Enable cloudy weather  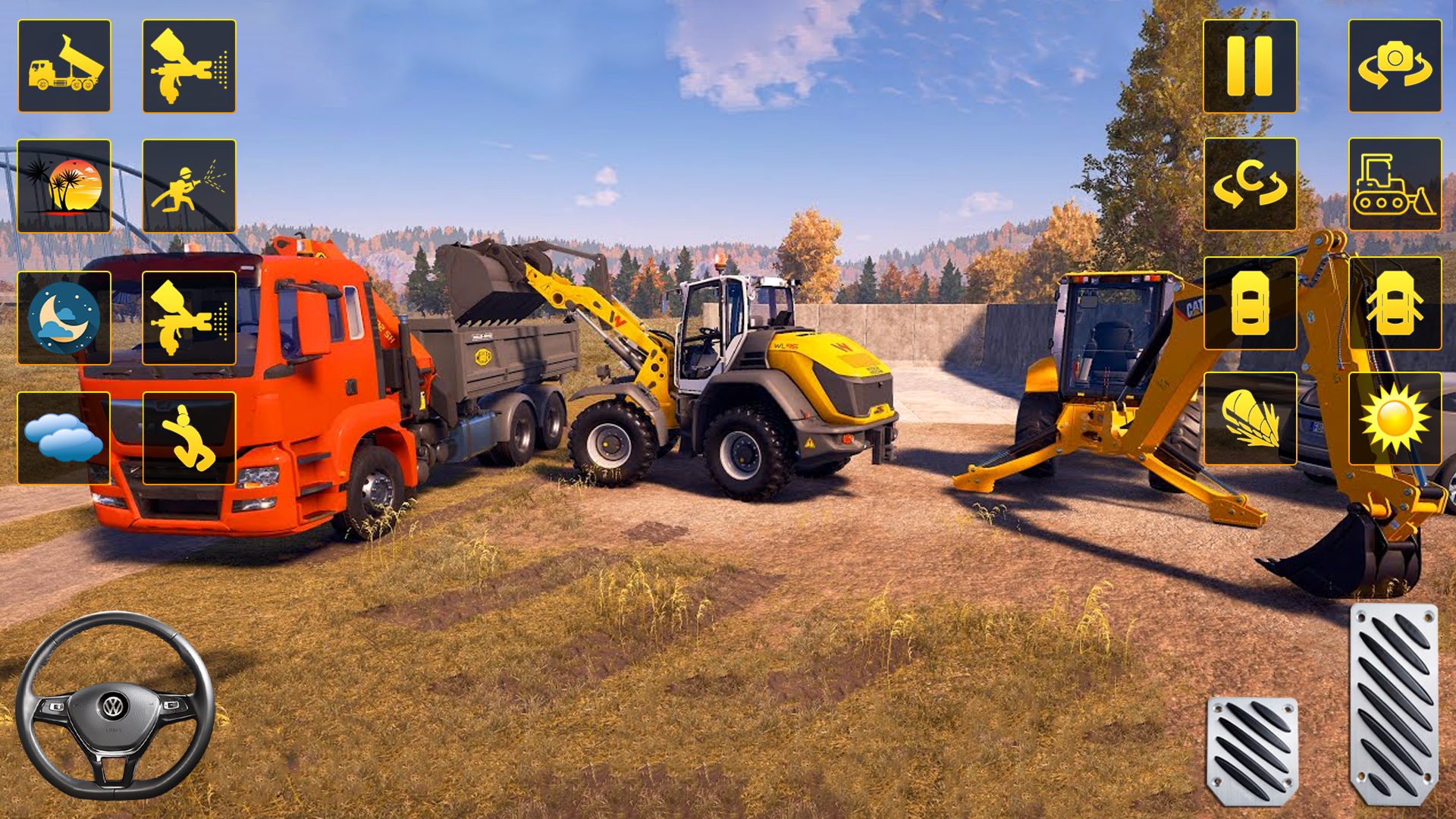[x=64, y=438]
